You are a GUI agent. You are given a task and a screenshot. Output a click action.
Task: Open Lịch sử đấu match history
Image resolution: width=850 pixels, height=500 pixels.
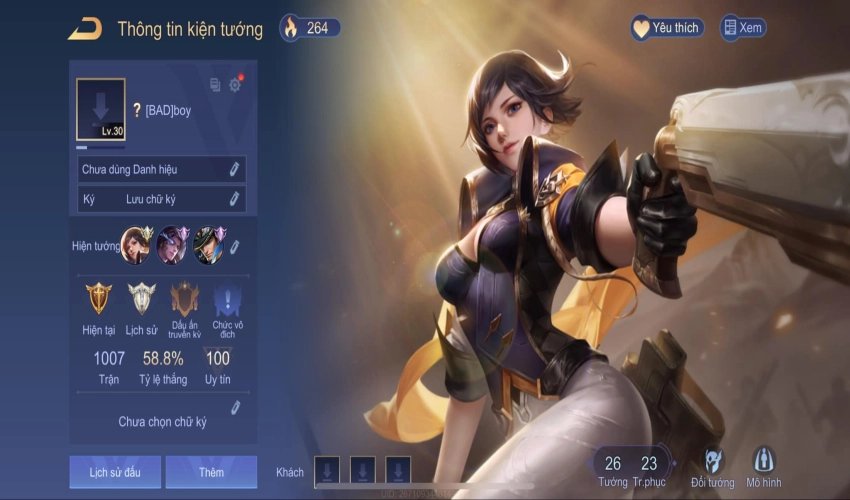click(114, 472)
